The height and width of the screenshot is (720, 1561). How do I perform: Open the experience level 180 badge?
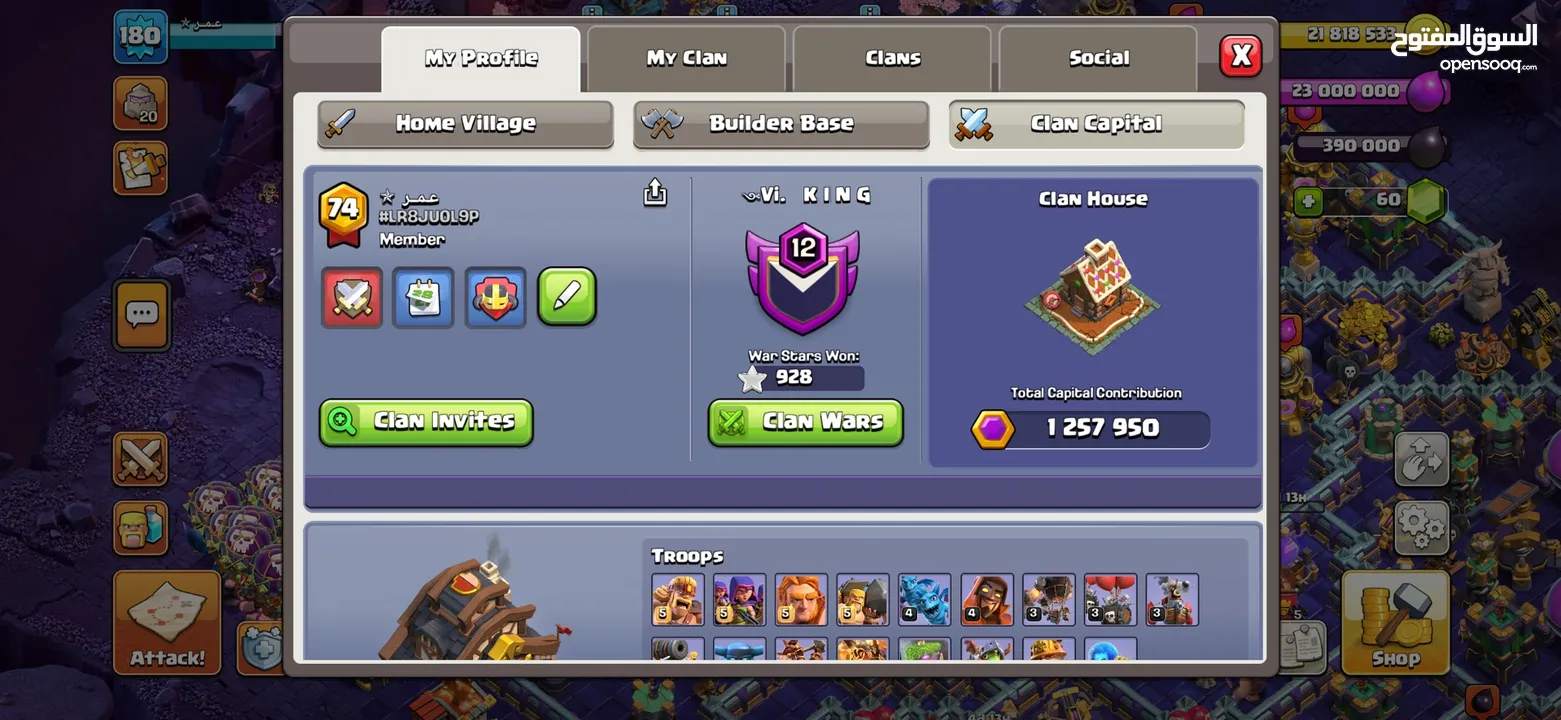click(140, 33)
